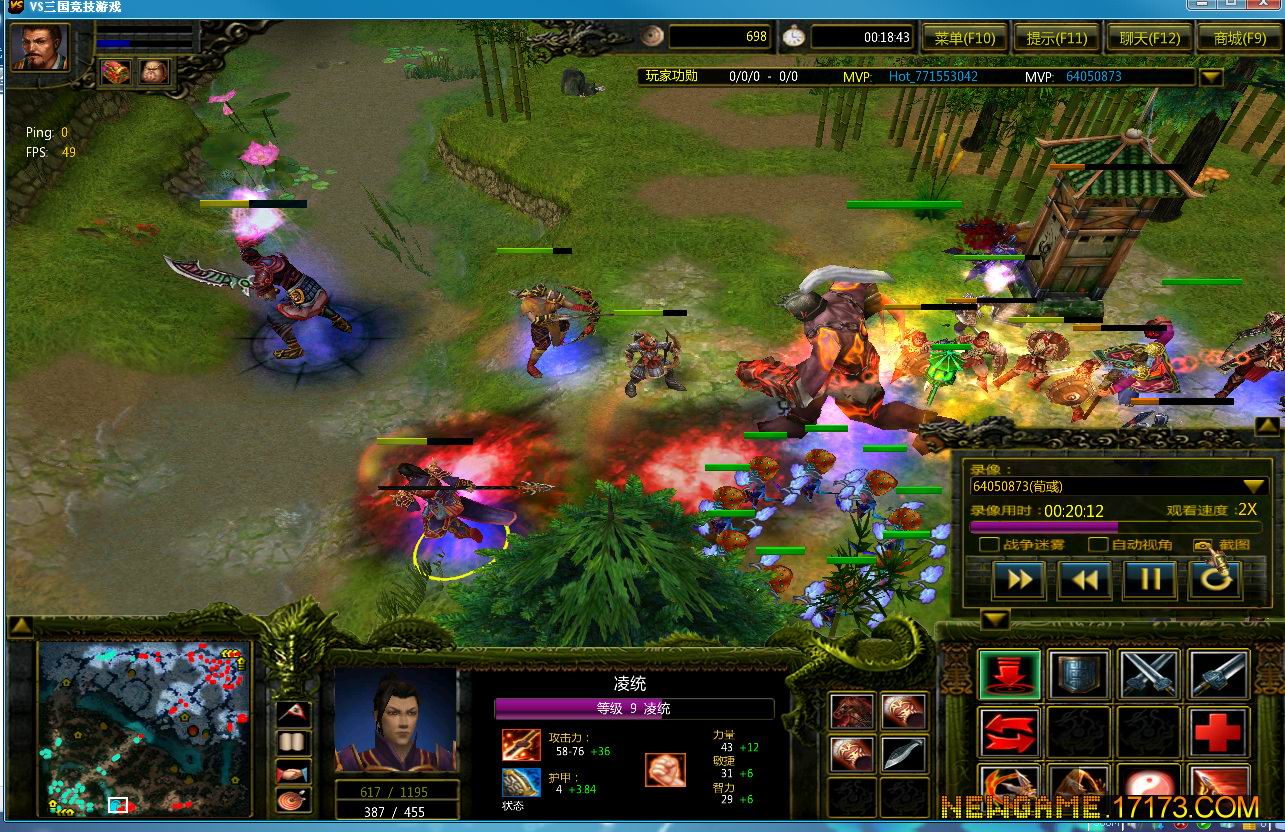Click the blue shield hold position command

point(1079,674)
